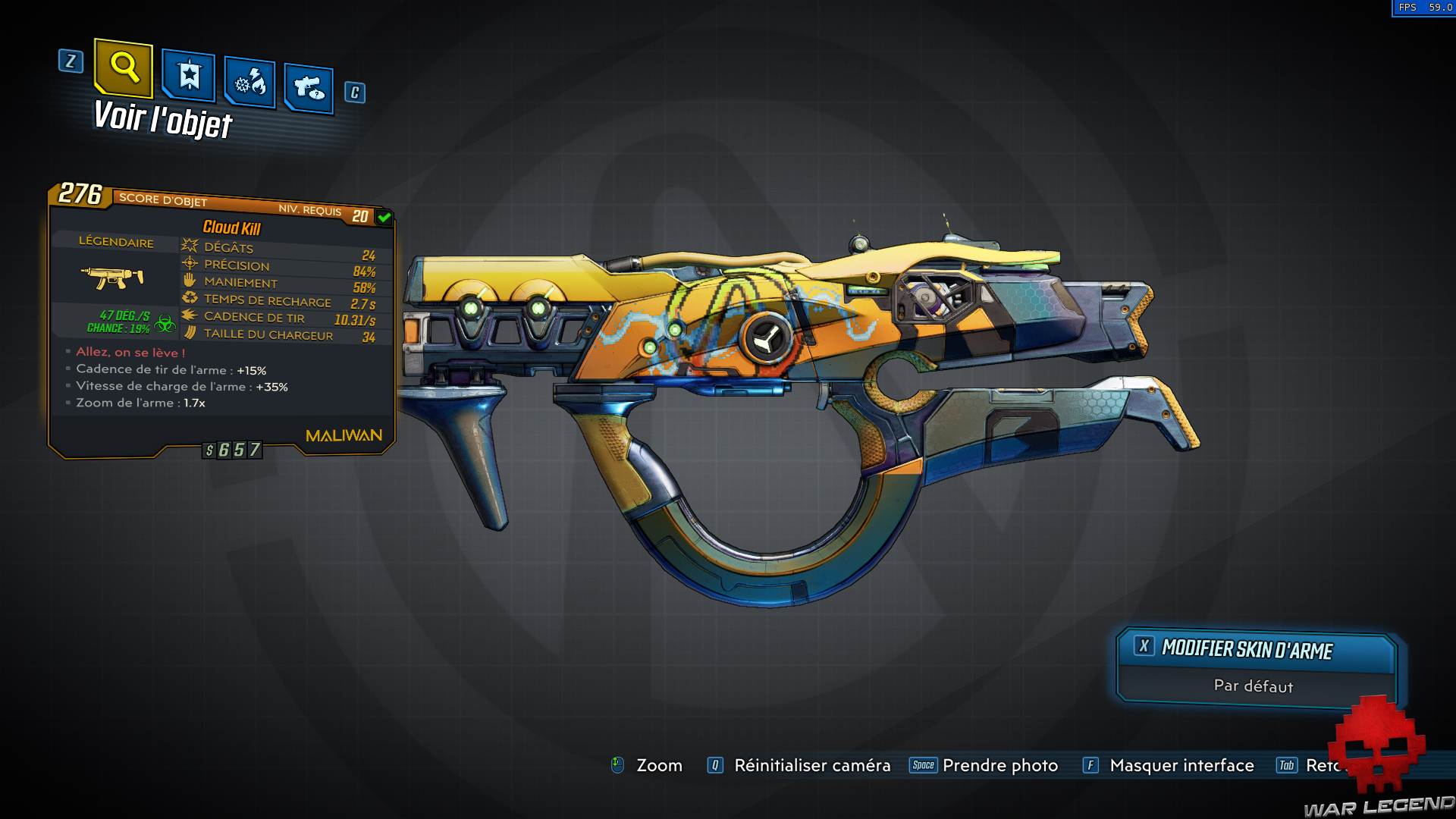This screenshot has height=819, width=1456.
Task: Choose Prendre photo
Action: pyautogui.click(x=999, y=765)
